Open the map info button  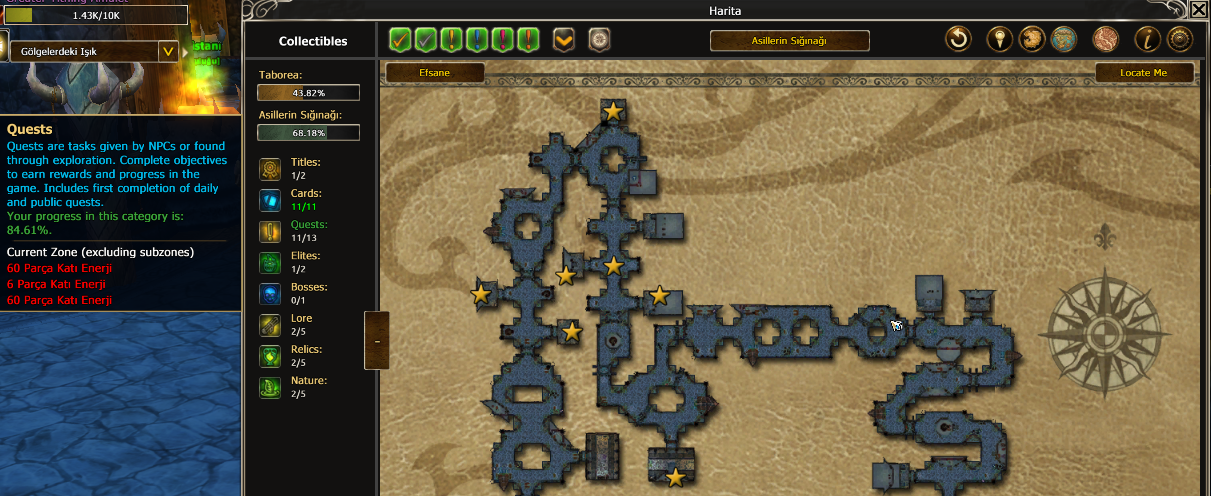pos(1148,40)
